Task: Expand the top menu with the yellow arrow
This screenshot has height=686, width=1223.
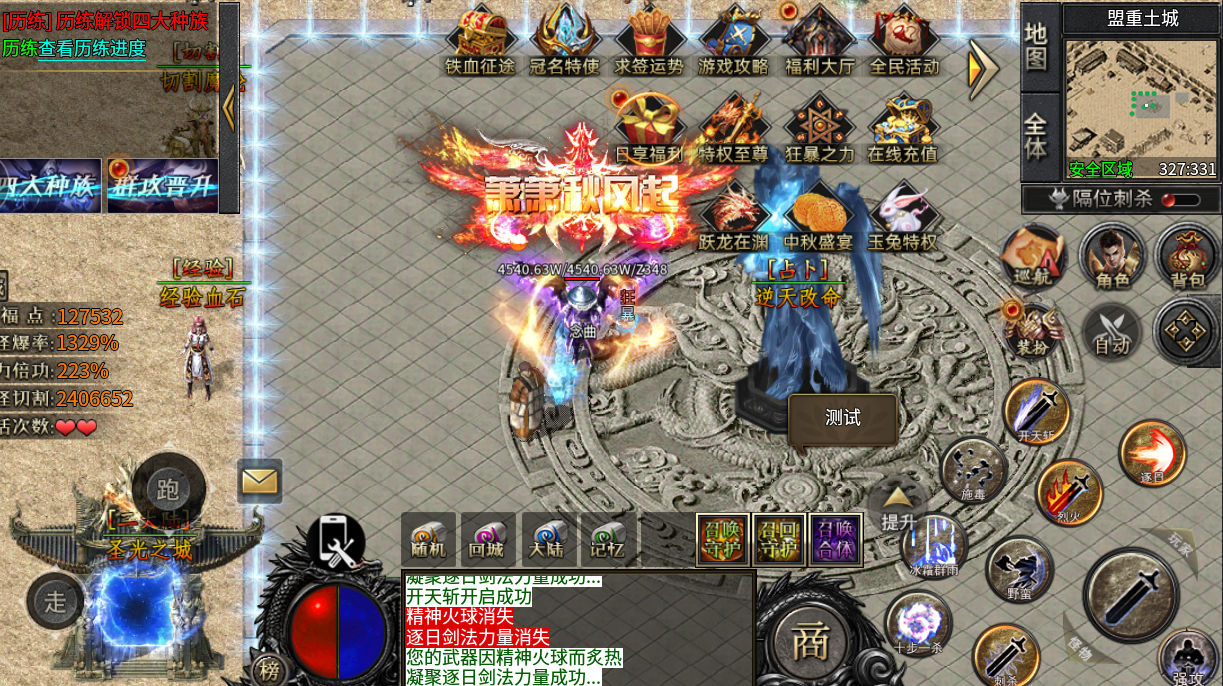Action: click(x=981, y=68)
